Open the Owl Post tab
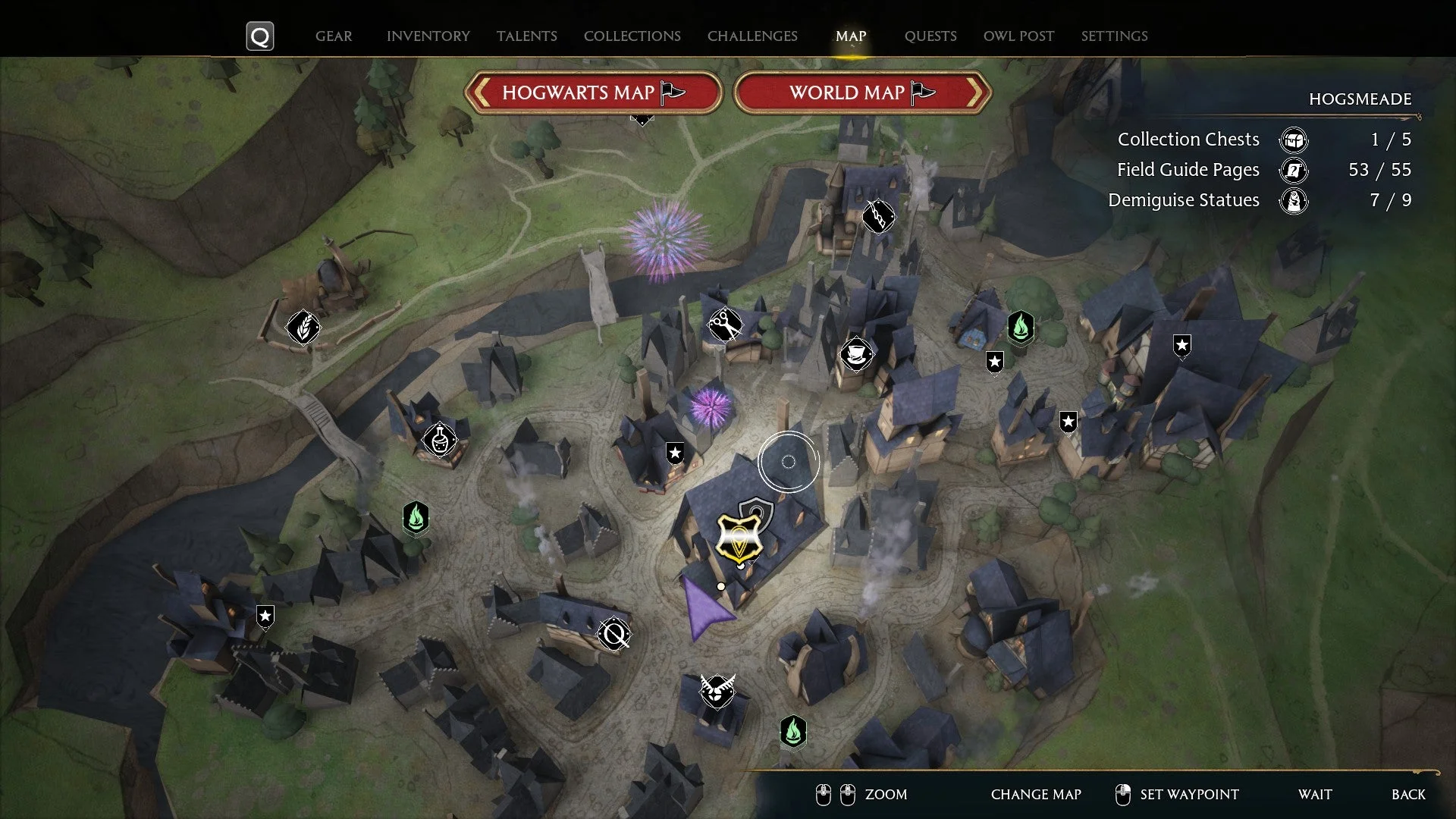 point(1018,36)
